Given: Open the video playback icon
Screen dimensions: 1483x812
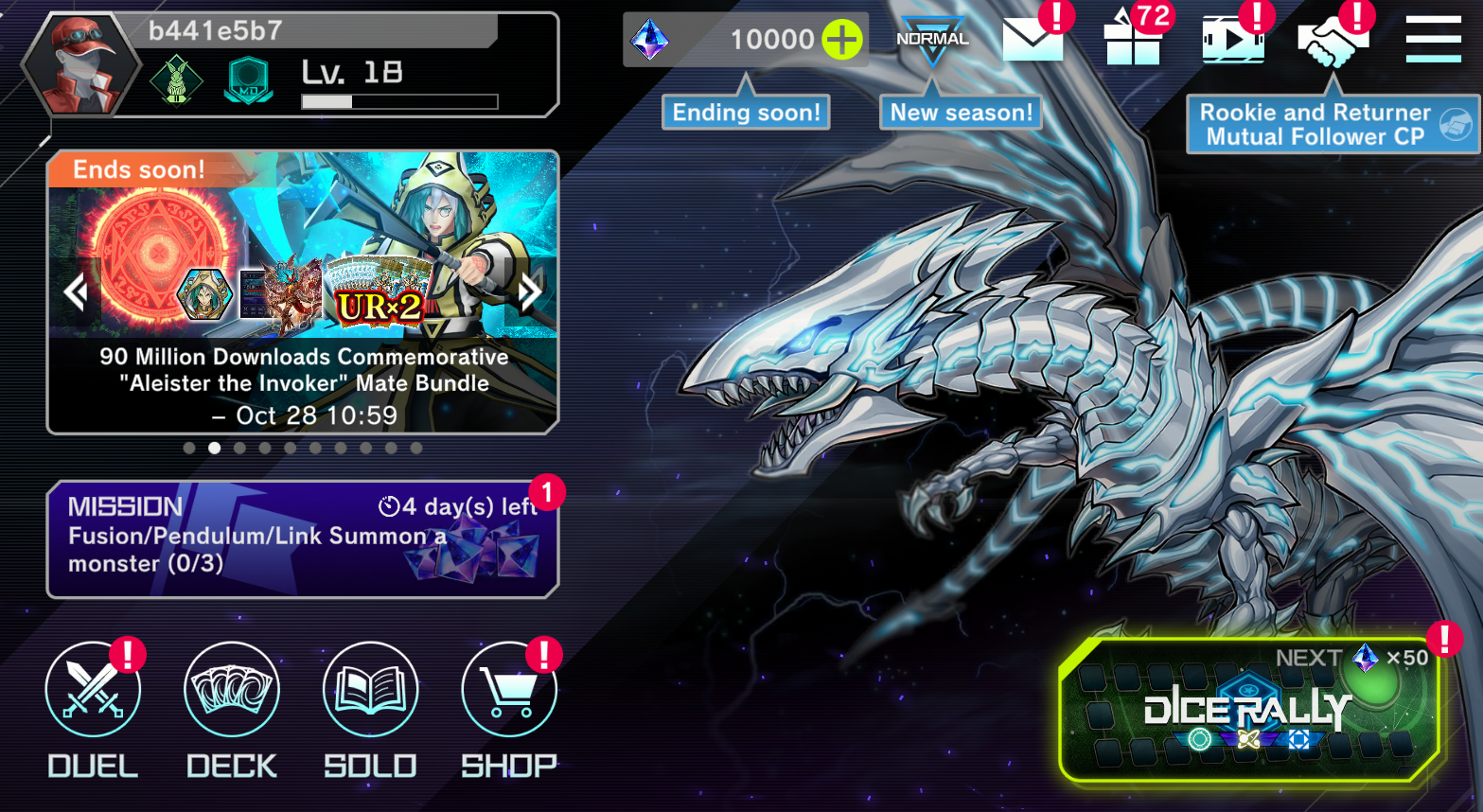Looking at the screenshot, I should (x=1232, y=40).
